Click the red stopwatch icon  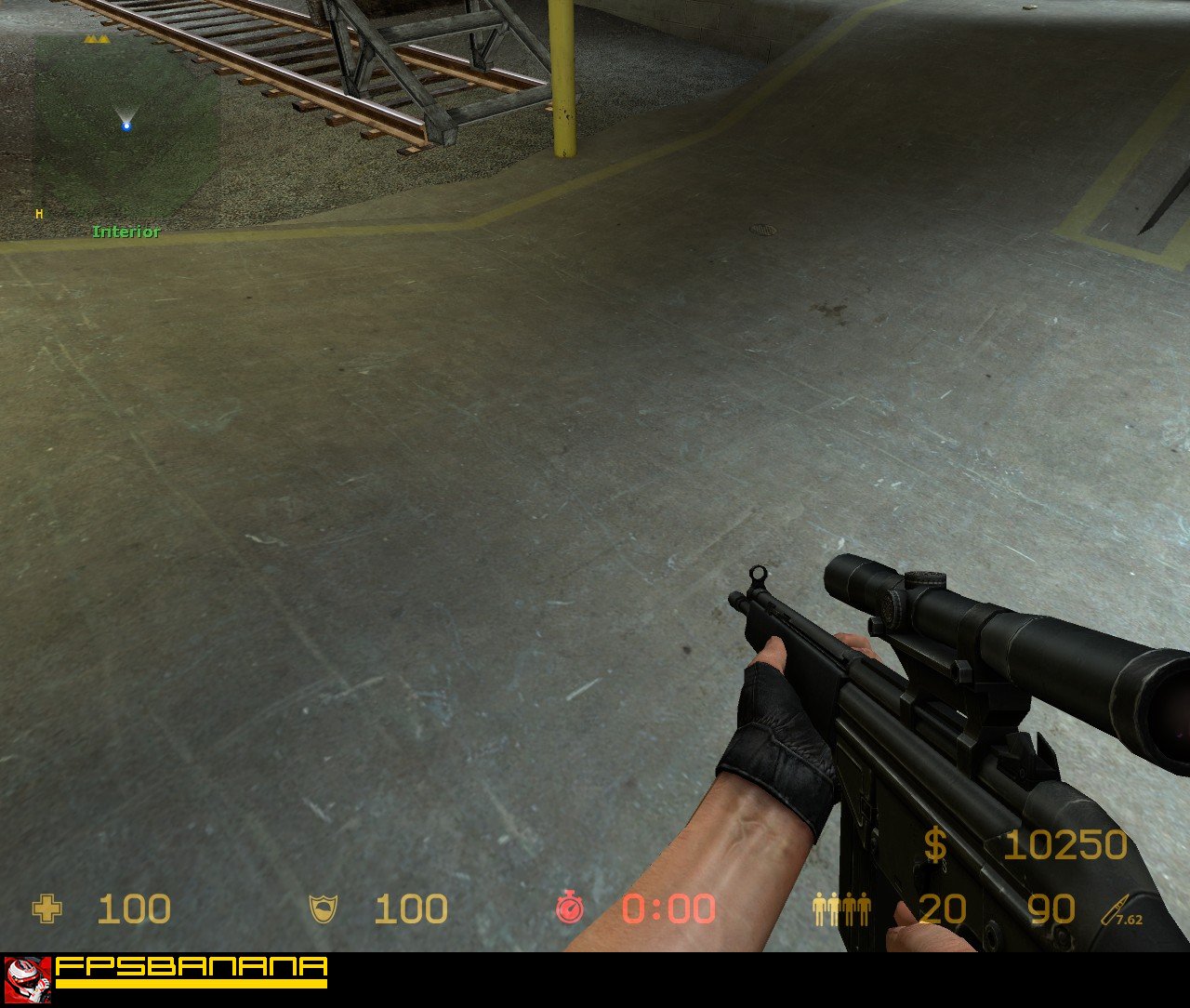pos(570,908)
